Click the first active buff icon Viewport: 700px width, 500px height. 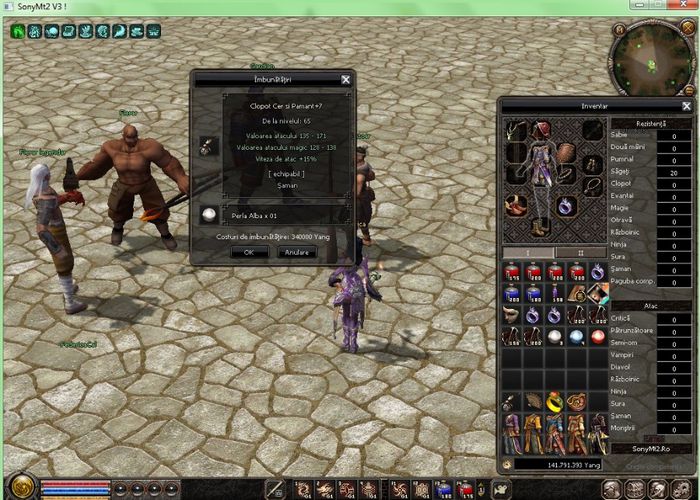click(18, 31)
